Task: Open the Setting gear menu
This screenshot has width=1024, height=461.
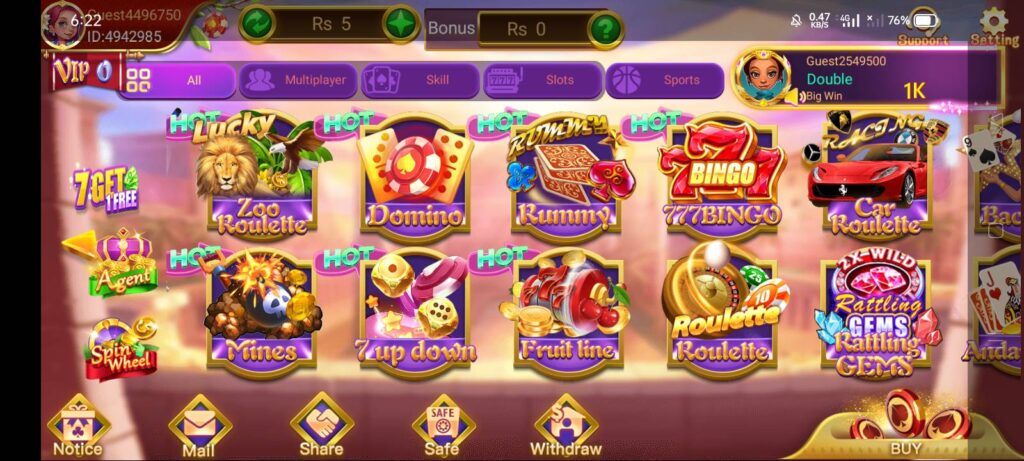Action: click(x=993, y=26)
